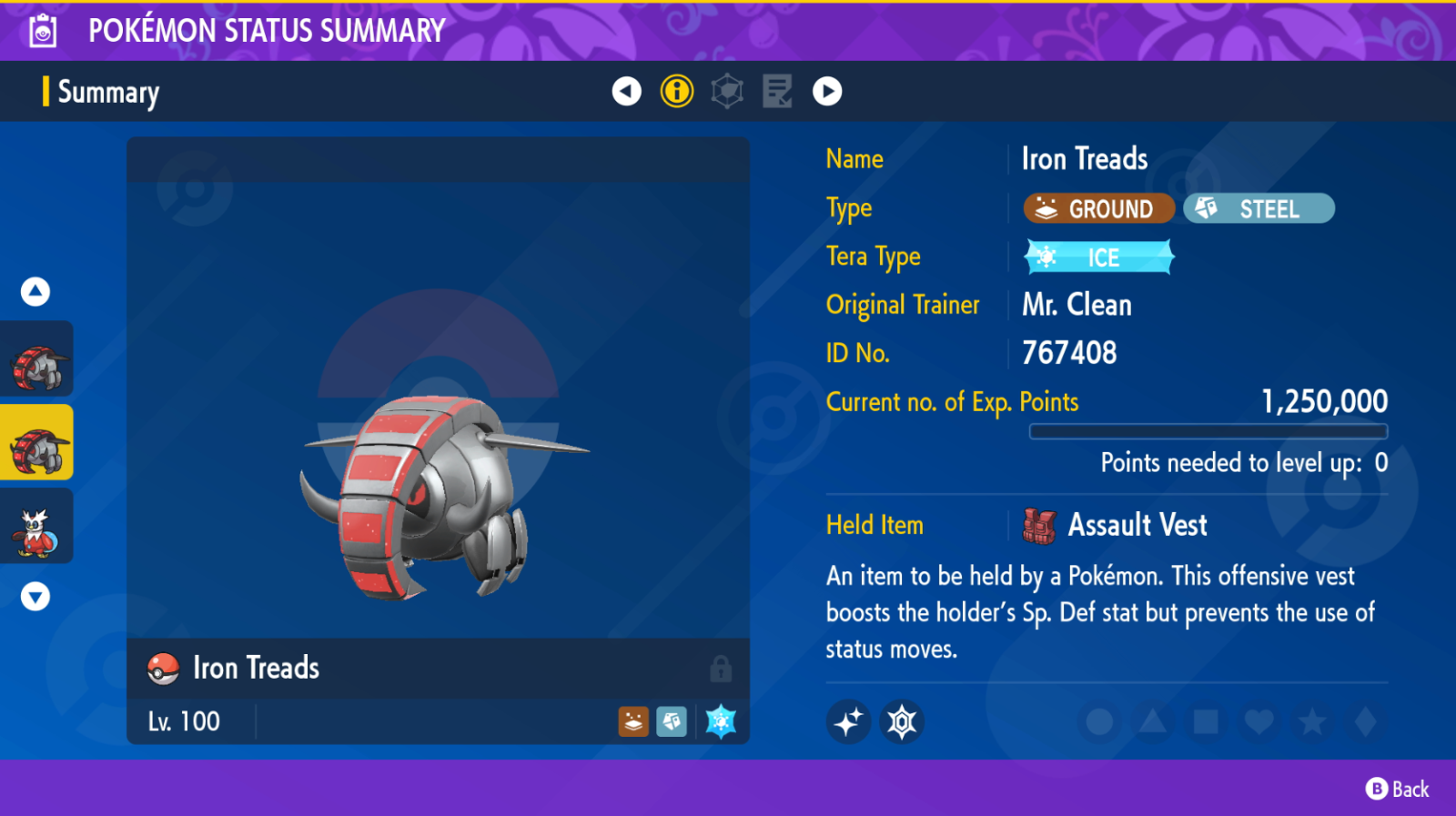The image size is (1456, 816).
Task: Switch to the hexagon stats tab
Action: point(727,91)
